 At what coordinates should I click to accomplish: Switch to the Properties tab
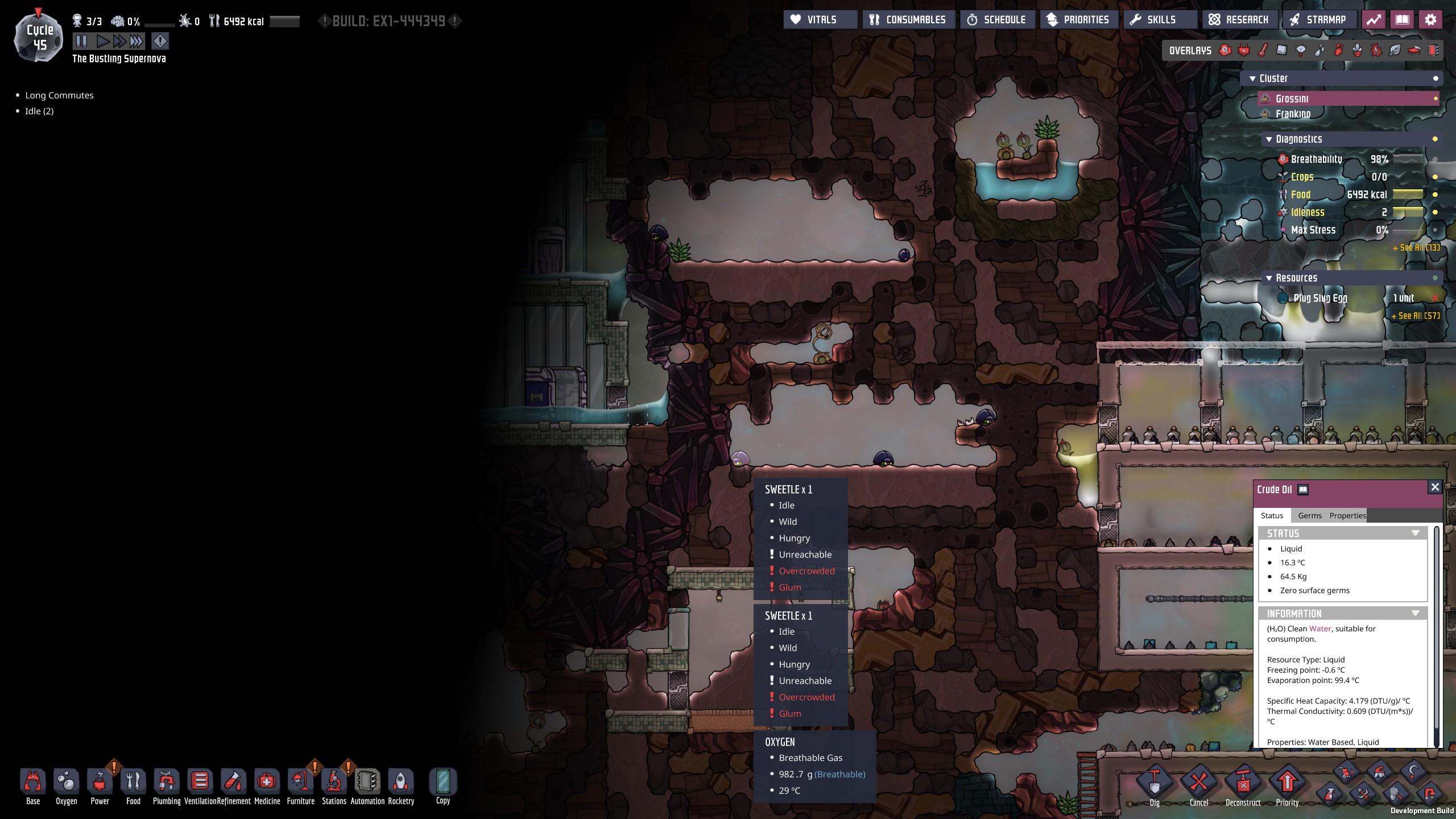point(1347,515)
